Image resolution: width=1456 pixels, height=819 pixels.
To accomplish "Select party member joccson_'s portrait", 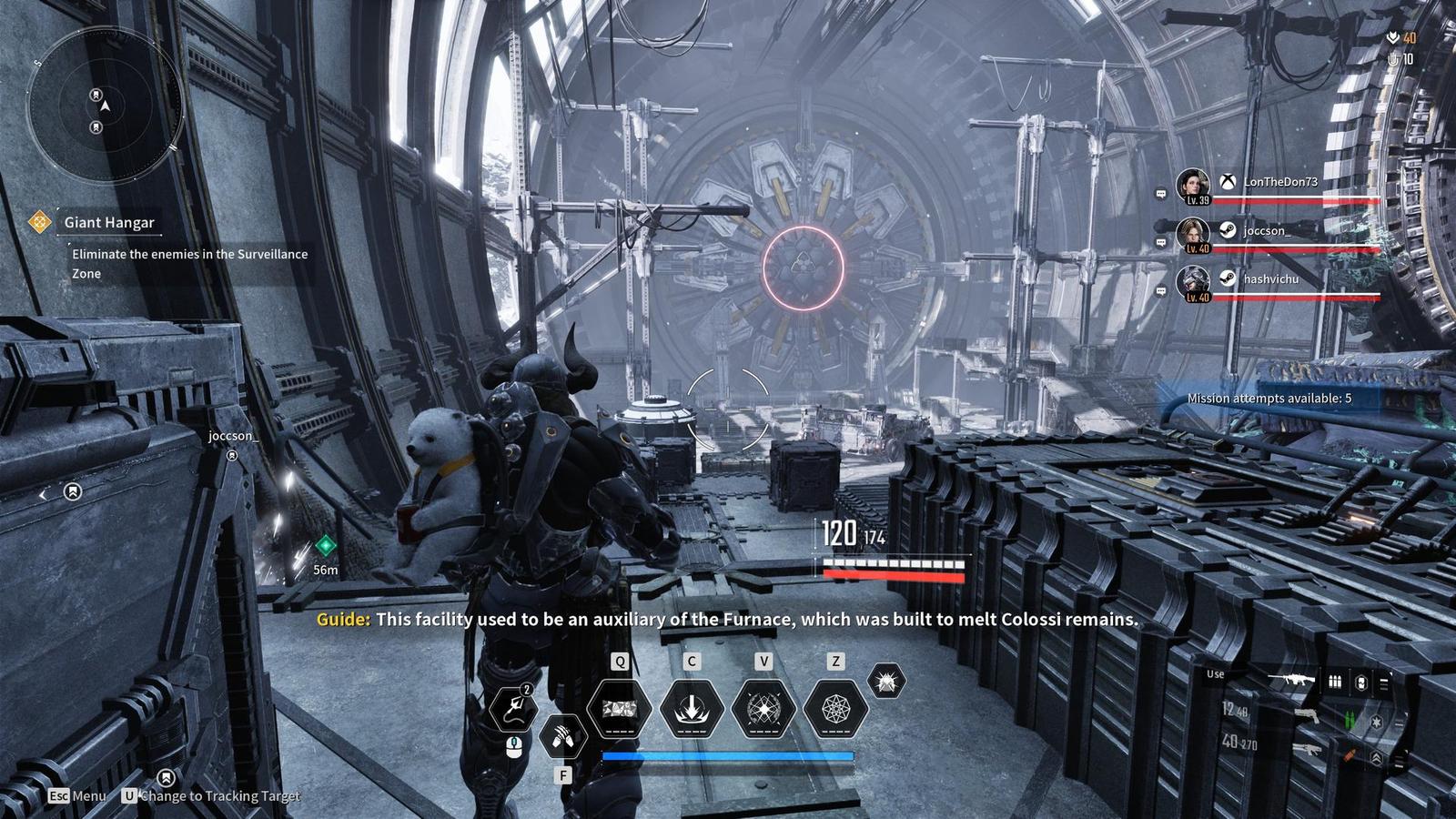I will tap(1192, 234).
